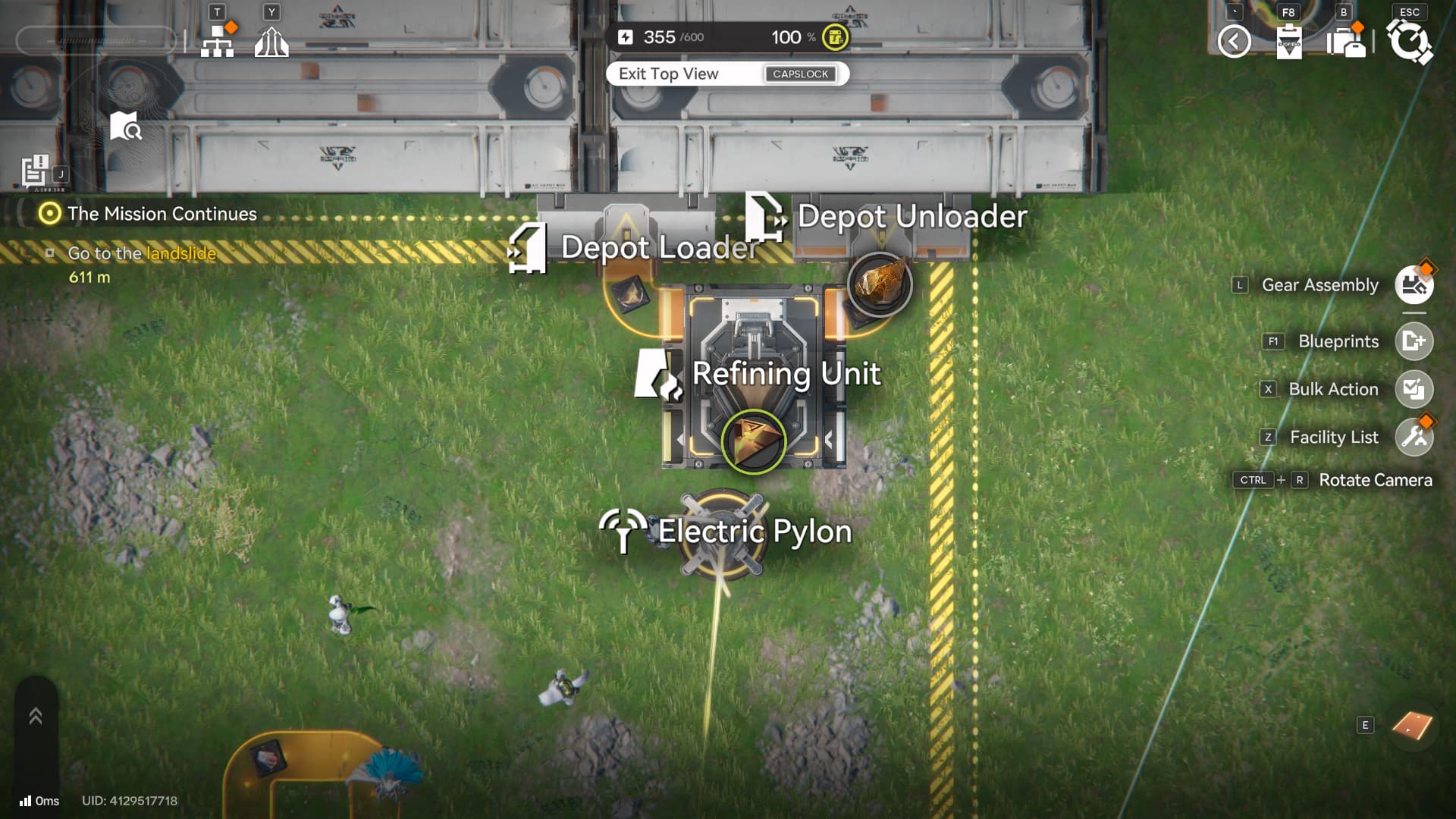This screenshot has height=819, width=1456.
Task: Open the backpack inventory icon
Action: (x=1346, y=42)
